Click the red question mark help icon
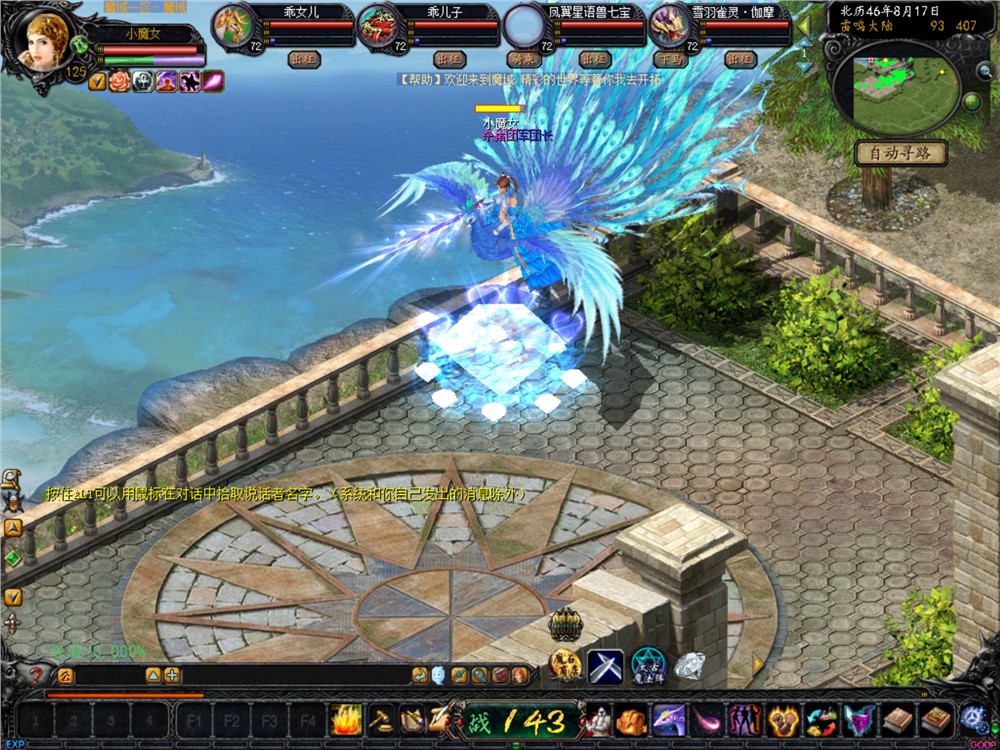Viewport: 1000px width, 750px height. [x=36, y=675]
